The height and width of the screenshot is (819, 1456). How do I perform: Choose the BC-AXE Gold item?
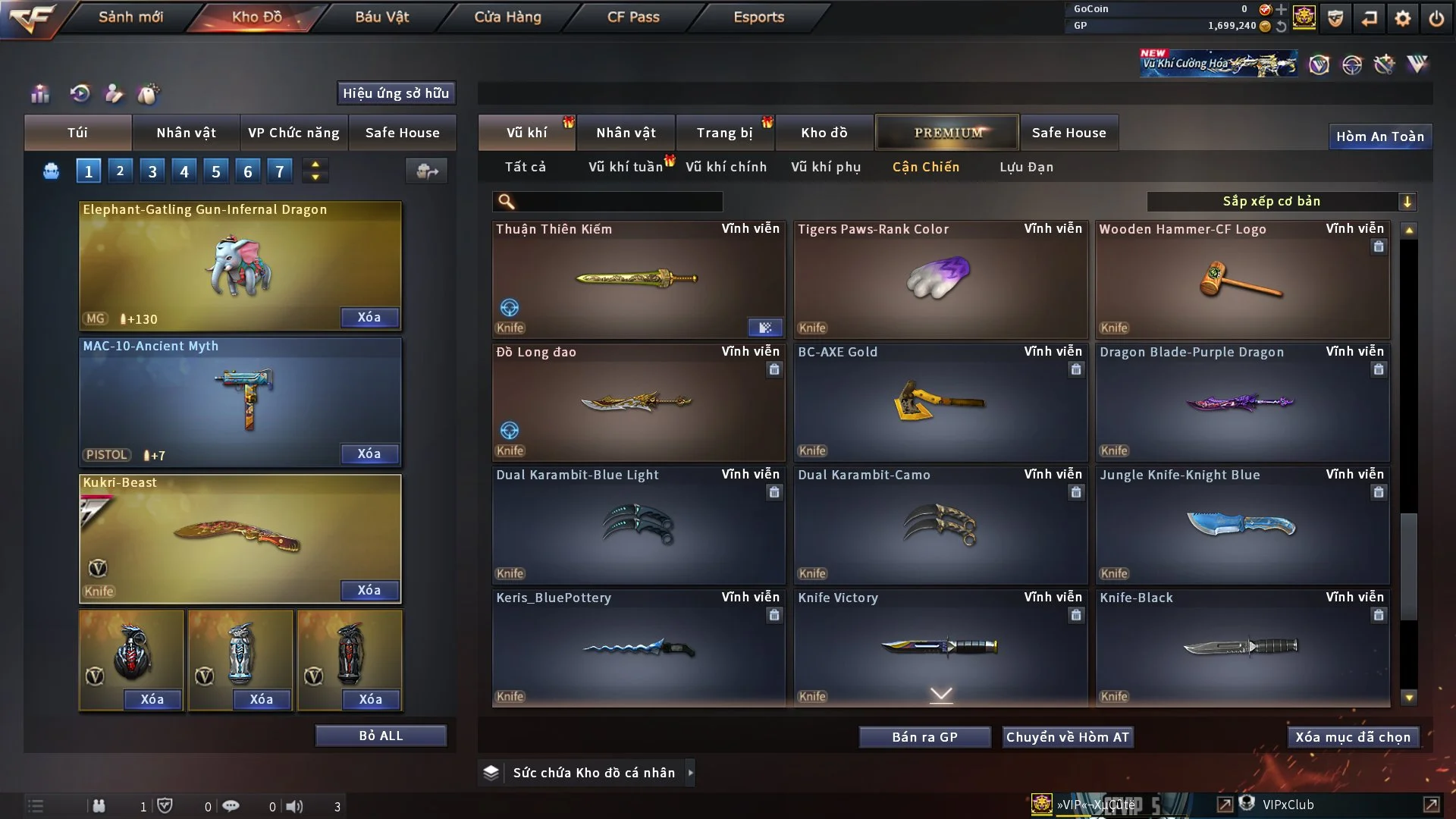pos(940,402)
